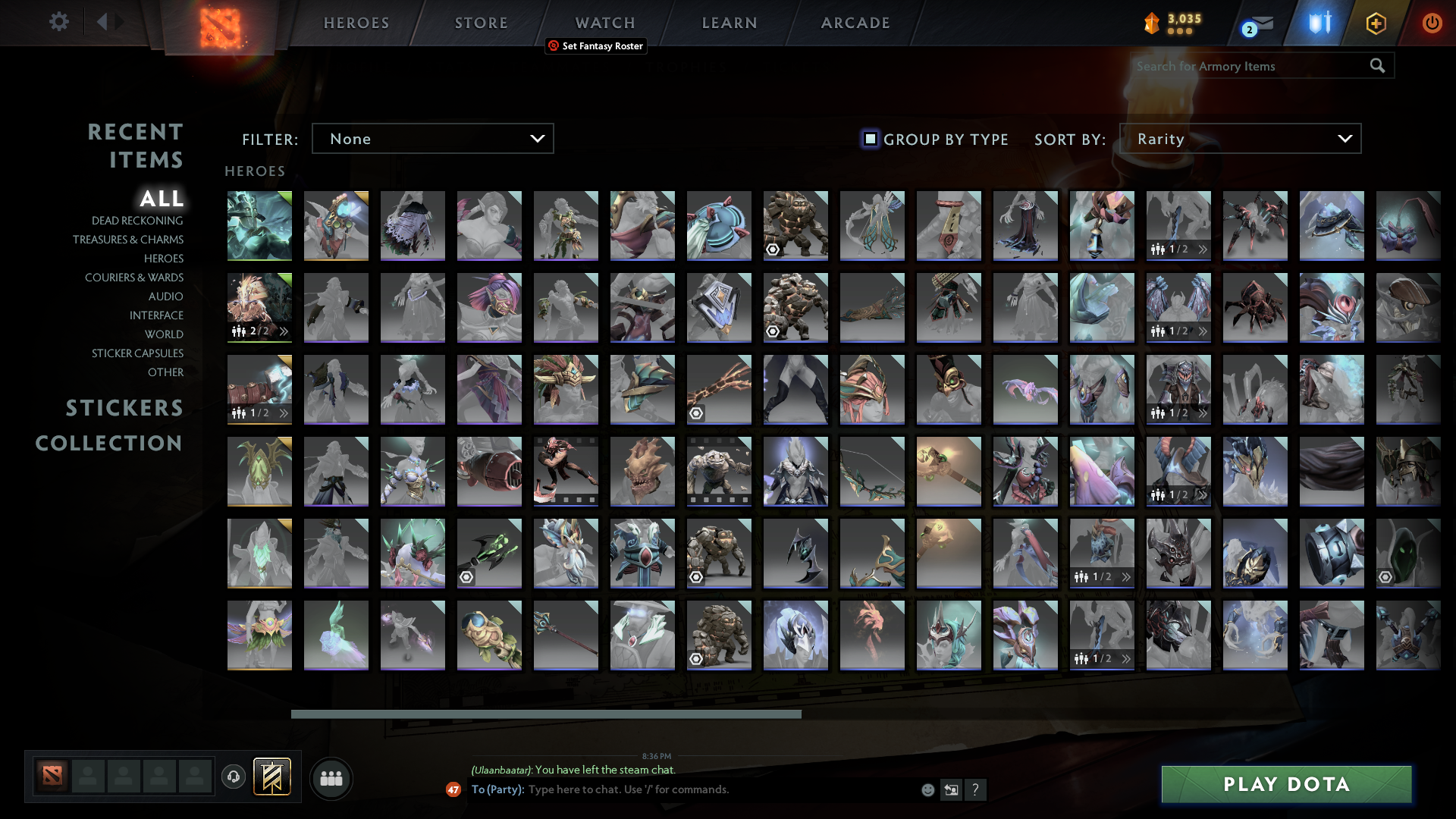Open the Sort By Rarity dropdown
Viewport: 1456px width, 819px height.
point(1239,138)
